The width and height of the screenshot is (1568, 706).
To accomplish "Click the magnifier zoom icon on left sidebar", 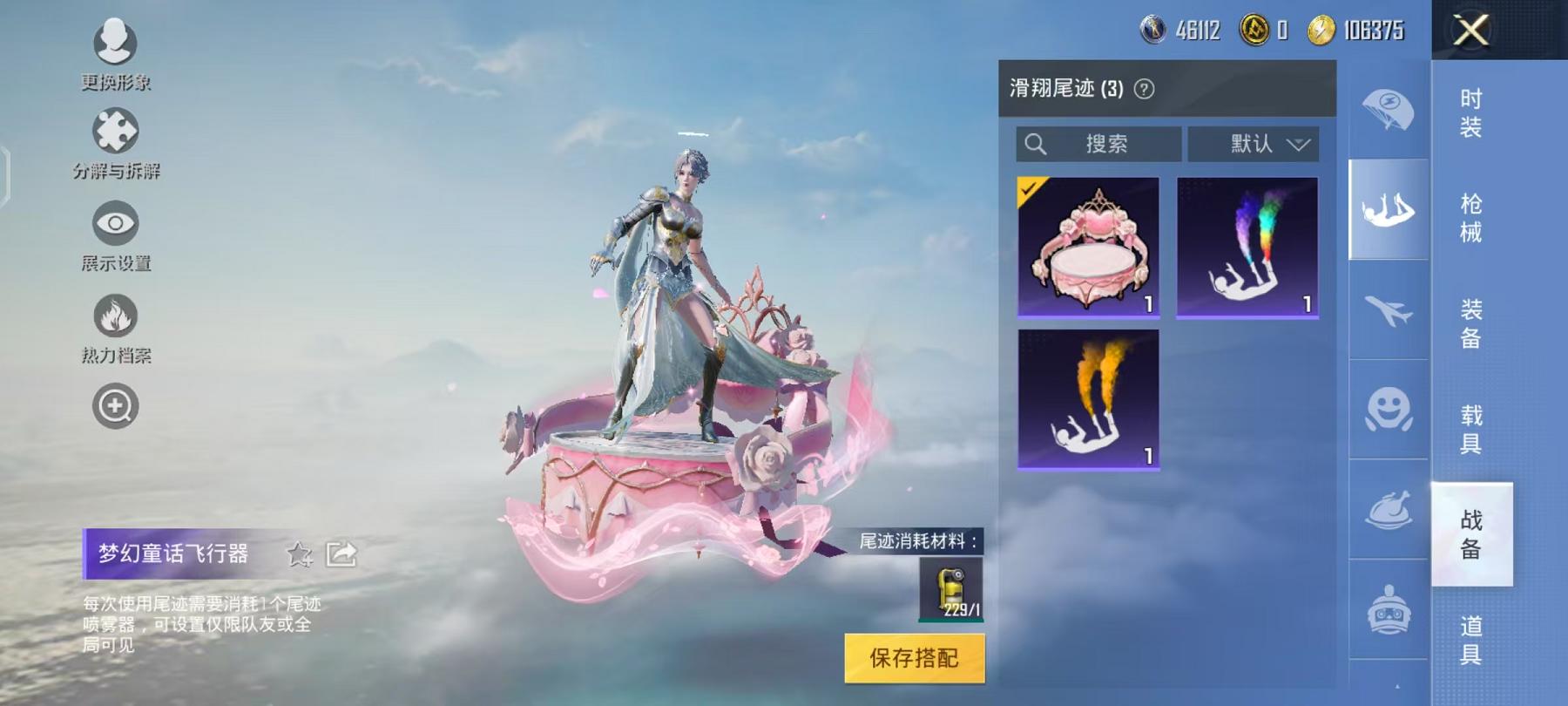I will 116,406.
